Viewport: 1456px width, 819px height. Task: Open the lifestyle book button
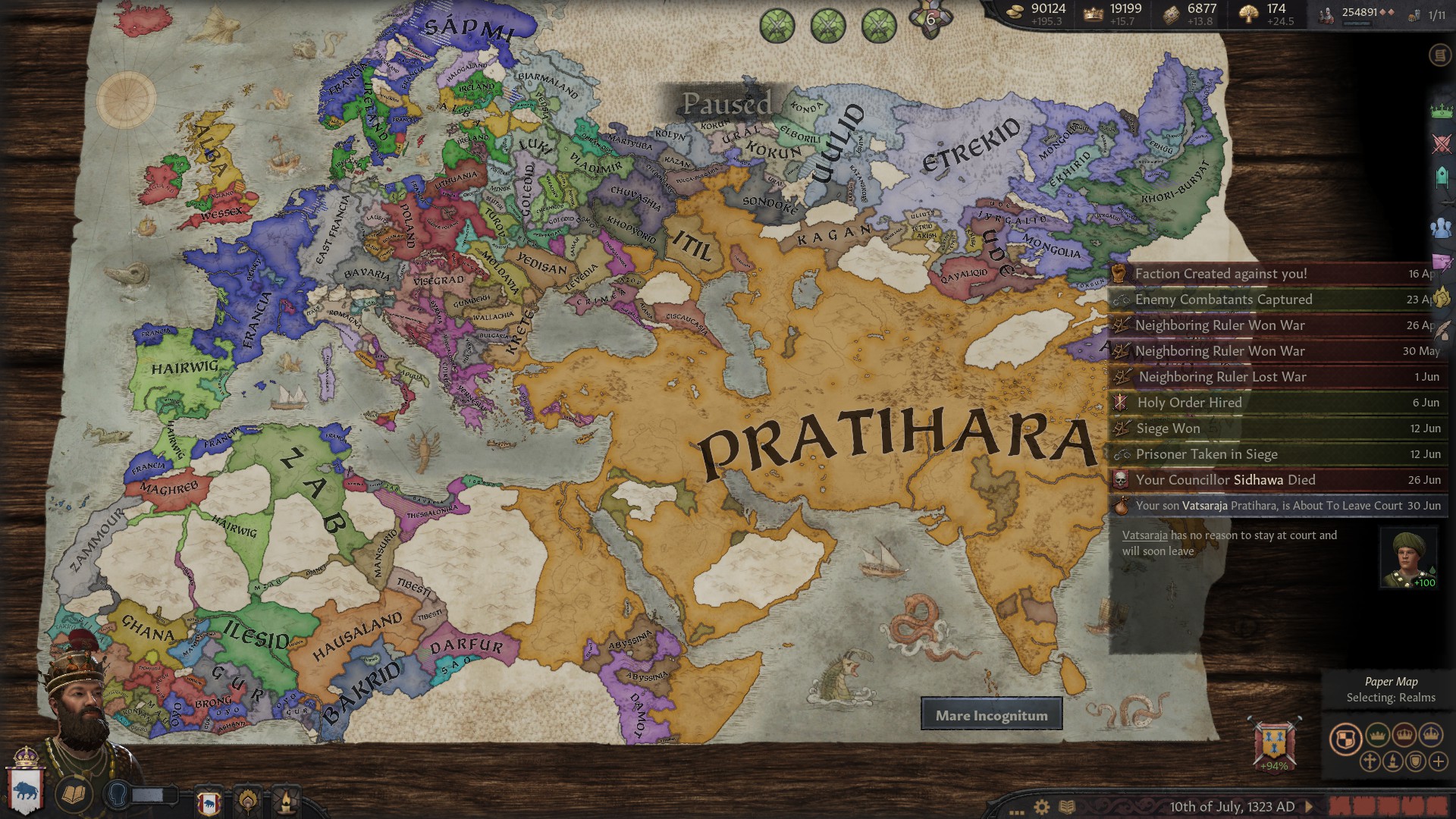tap(74, 794)
